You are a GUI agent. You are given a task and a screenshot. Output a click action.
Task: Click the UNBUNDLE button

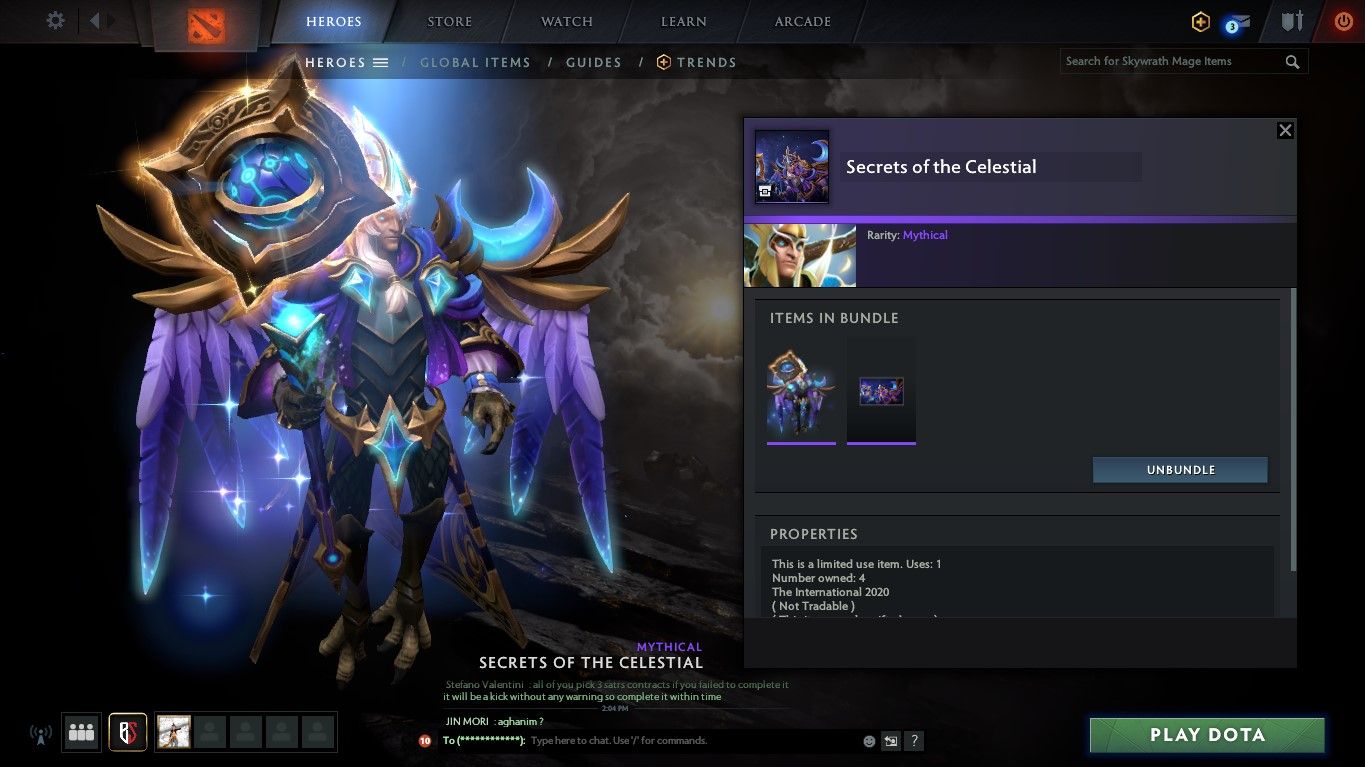1180,469
